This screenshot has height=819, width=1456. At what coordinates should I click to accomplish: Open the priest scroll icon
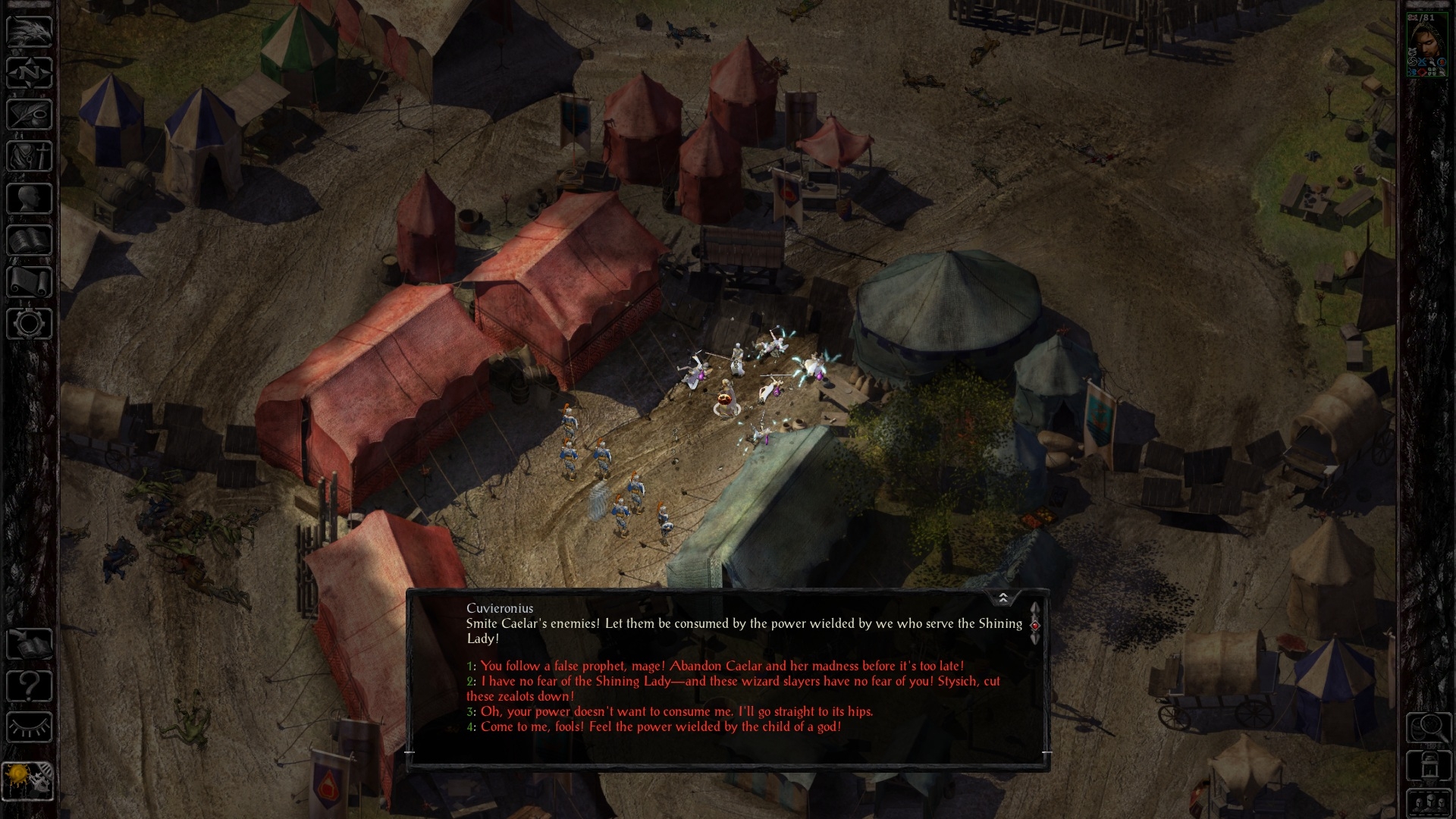pos(30,282)
